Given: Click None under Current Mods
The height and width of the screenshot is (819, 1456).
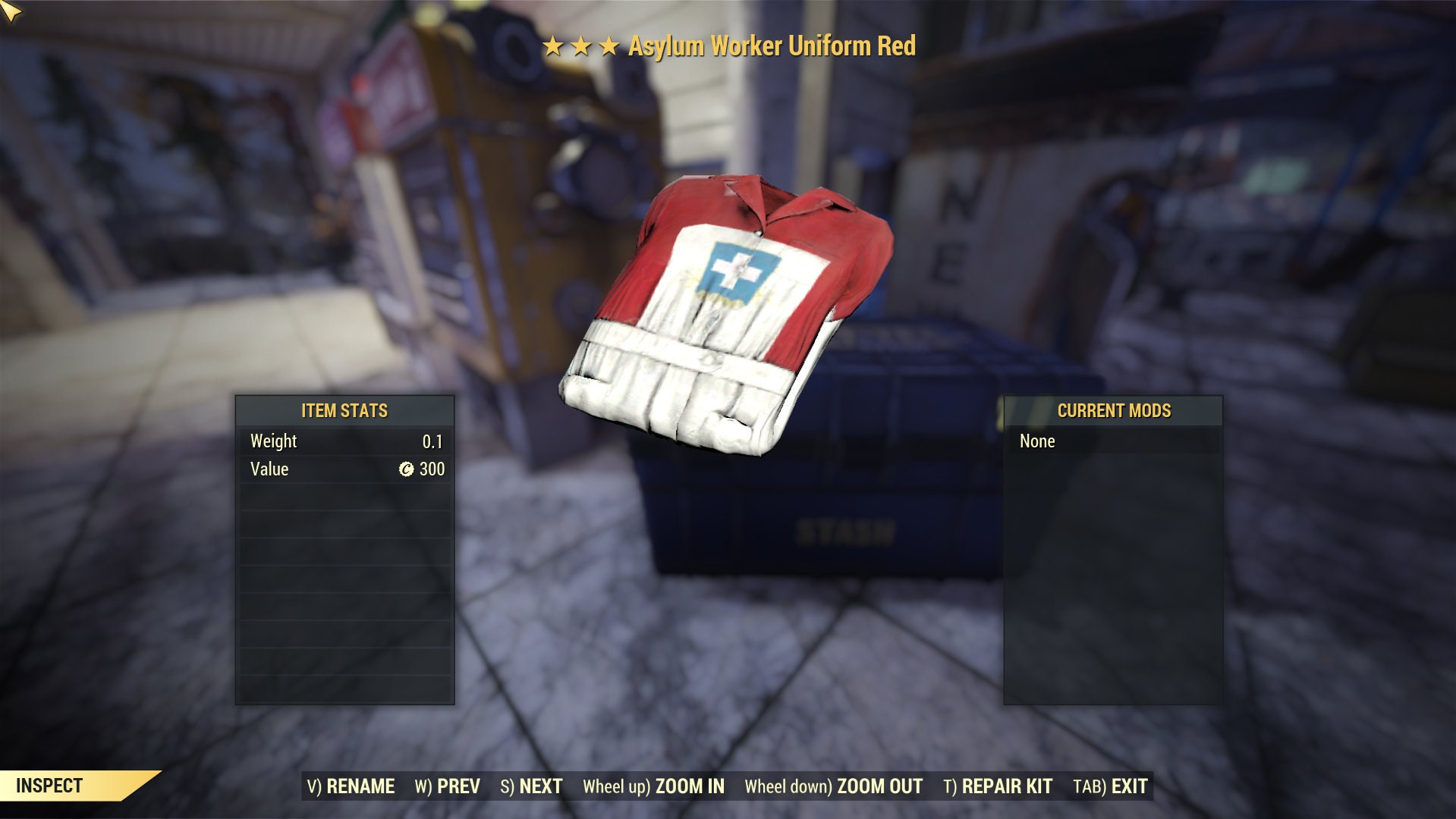Looking at the screenshot, I should coord(1039,441).
